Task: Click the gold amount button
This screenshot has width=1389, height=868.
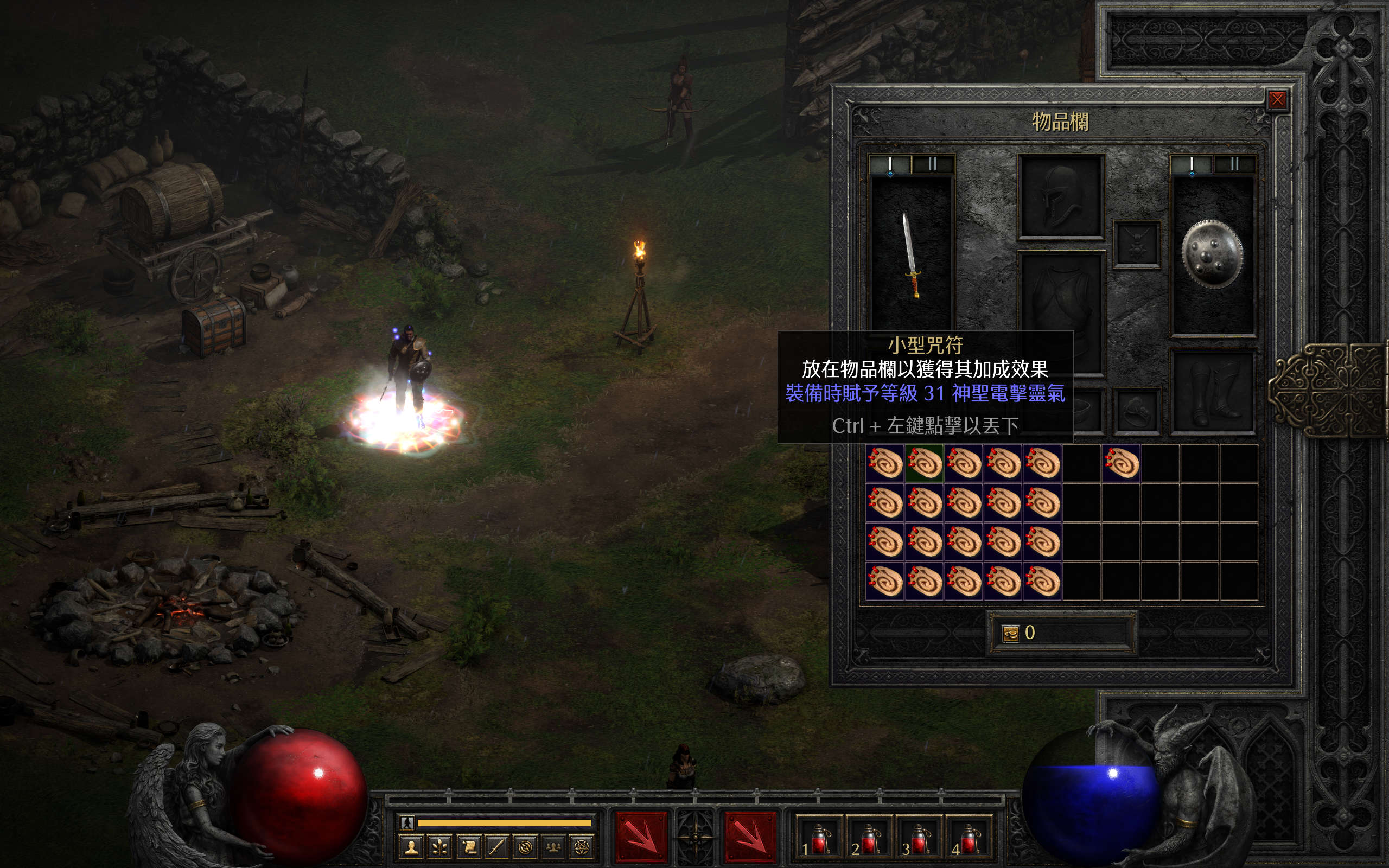Action: click(x=1010, y=633)
